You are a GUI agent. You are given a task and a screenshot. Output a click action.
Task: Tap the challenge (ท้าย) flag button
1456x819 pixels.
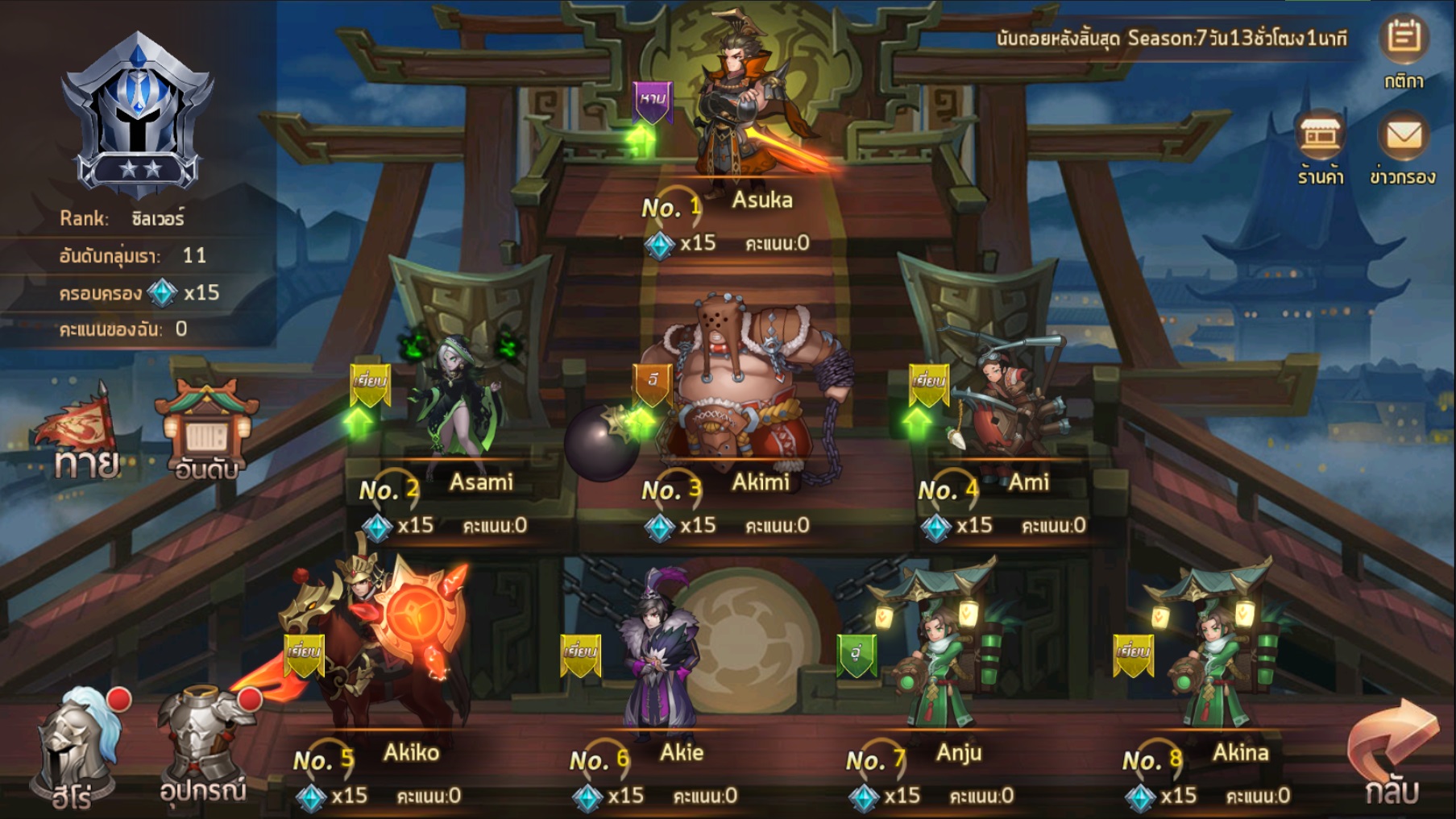click(82, 432)
